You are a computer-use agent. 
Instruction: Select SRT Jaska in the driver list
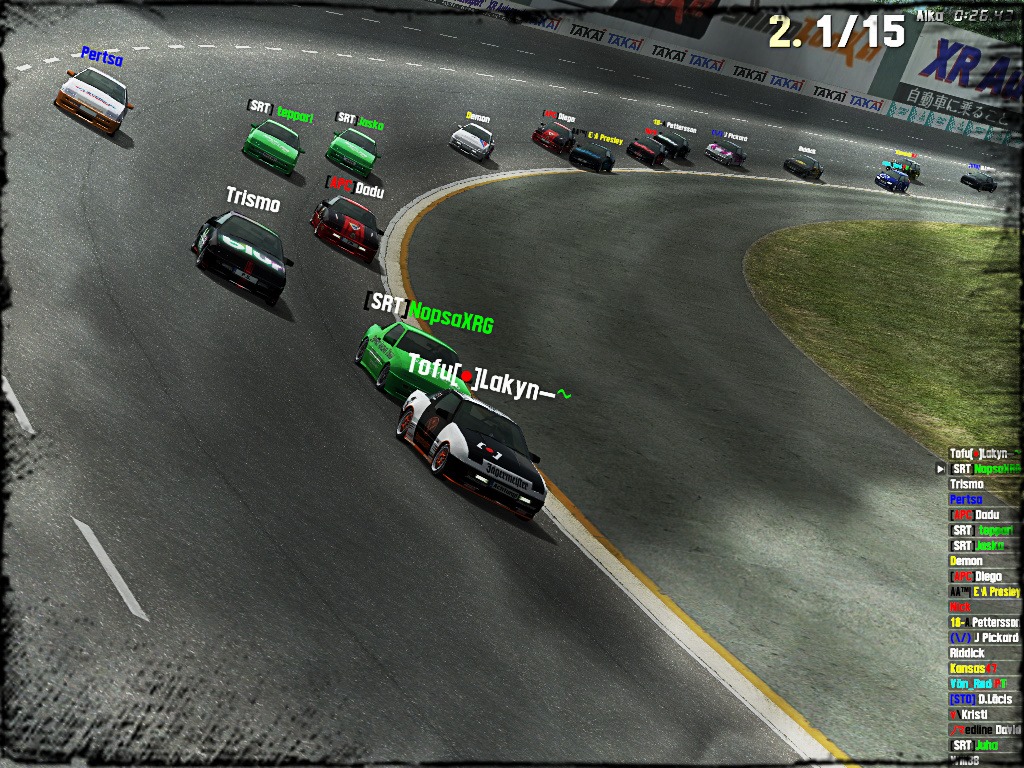tap(977, 546)
